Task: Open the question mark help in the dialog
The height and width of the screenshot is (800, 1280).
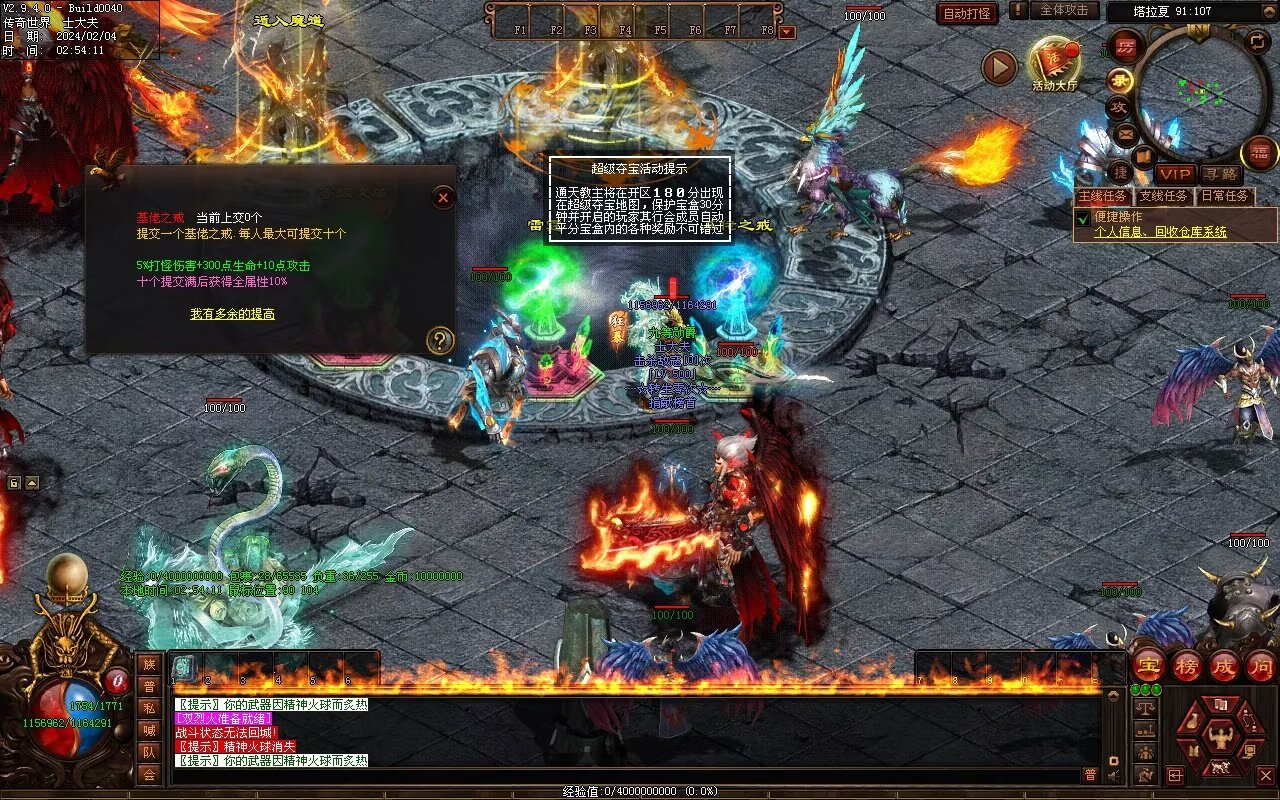Action: pos(440,341)
